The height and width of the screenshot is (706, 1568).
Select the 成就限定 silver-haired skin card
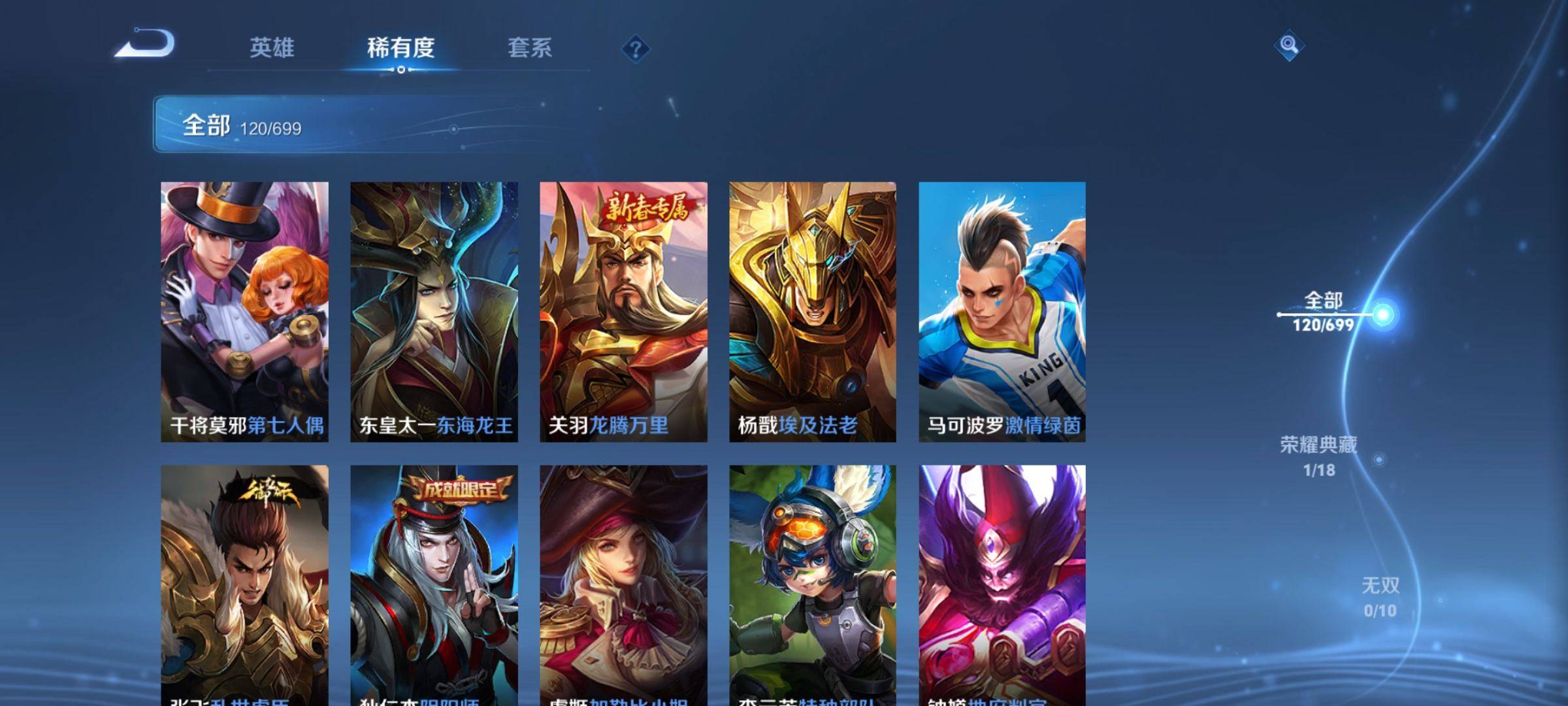pyautogui.click(x=434, y=585)
